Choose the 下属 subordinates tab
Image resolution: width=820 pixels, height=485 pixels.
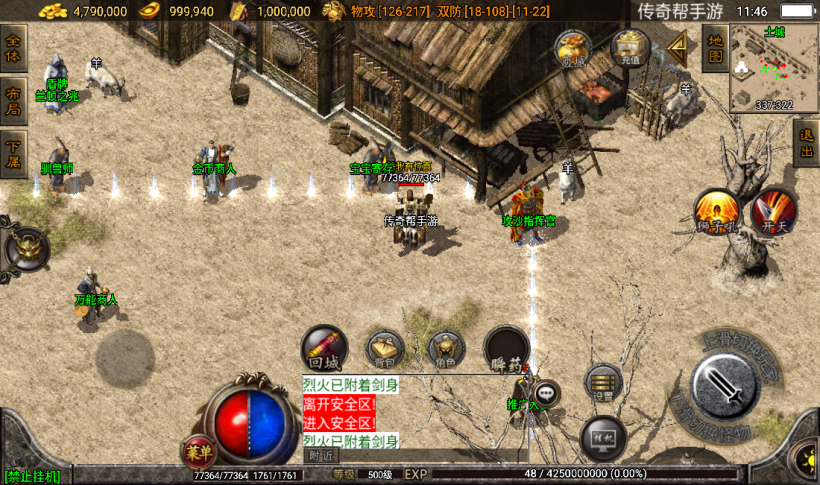pyautogui.click(x=14, y=154)
